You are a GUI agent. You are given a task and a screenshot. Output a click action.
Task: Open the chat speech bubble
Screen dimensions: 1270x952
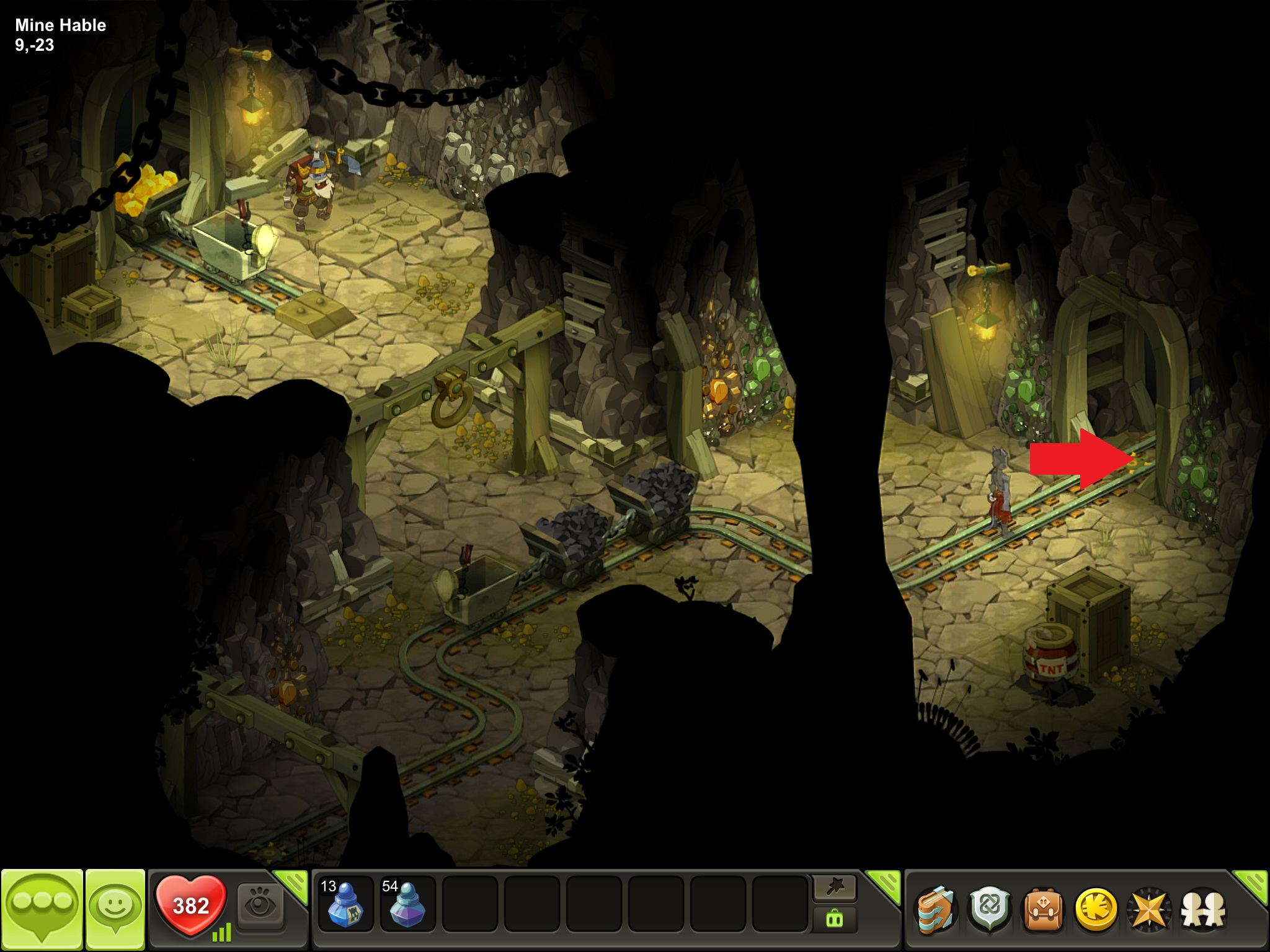click(42, 909)
